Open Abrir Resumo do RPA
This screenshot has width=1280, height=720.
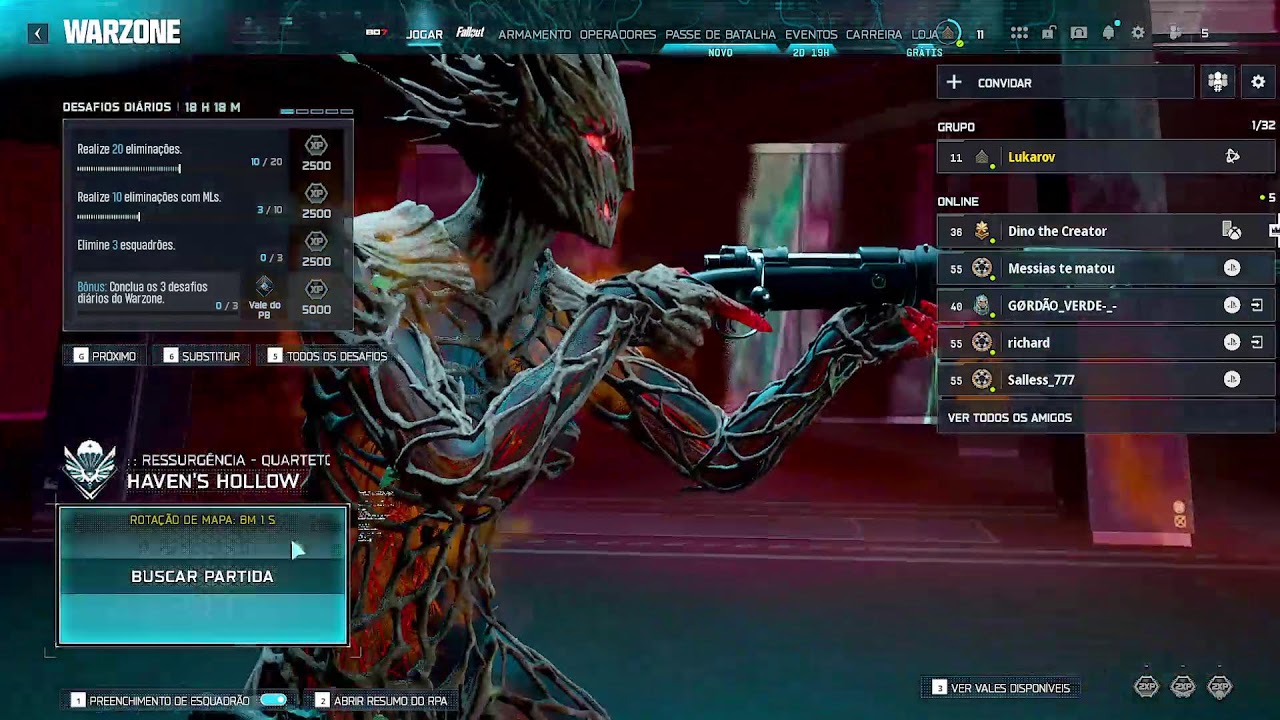pyautogui.click(x=390, y=701)
